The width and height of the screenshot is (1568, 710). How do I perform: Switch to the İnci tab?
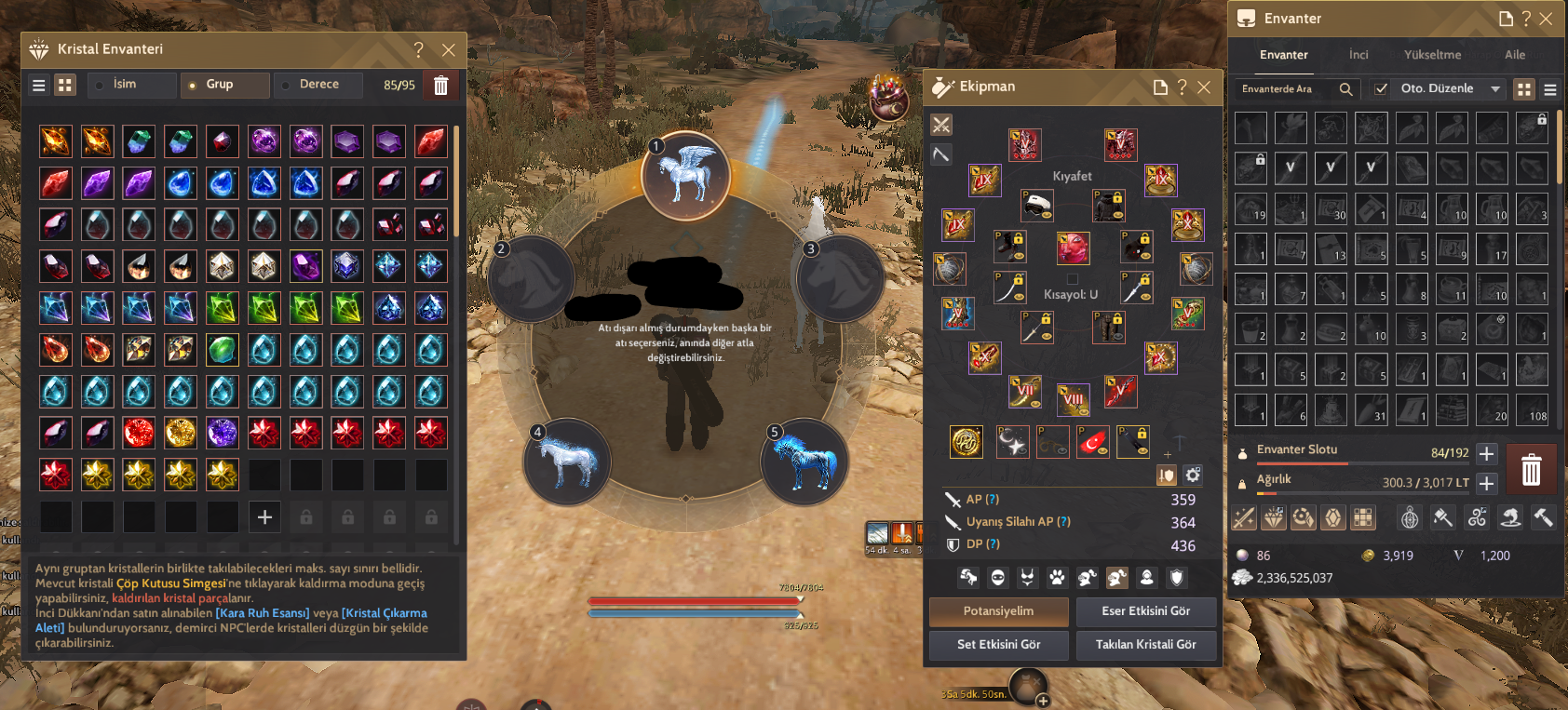[x=1358, y=55]
